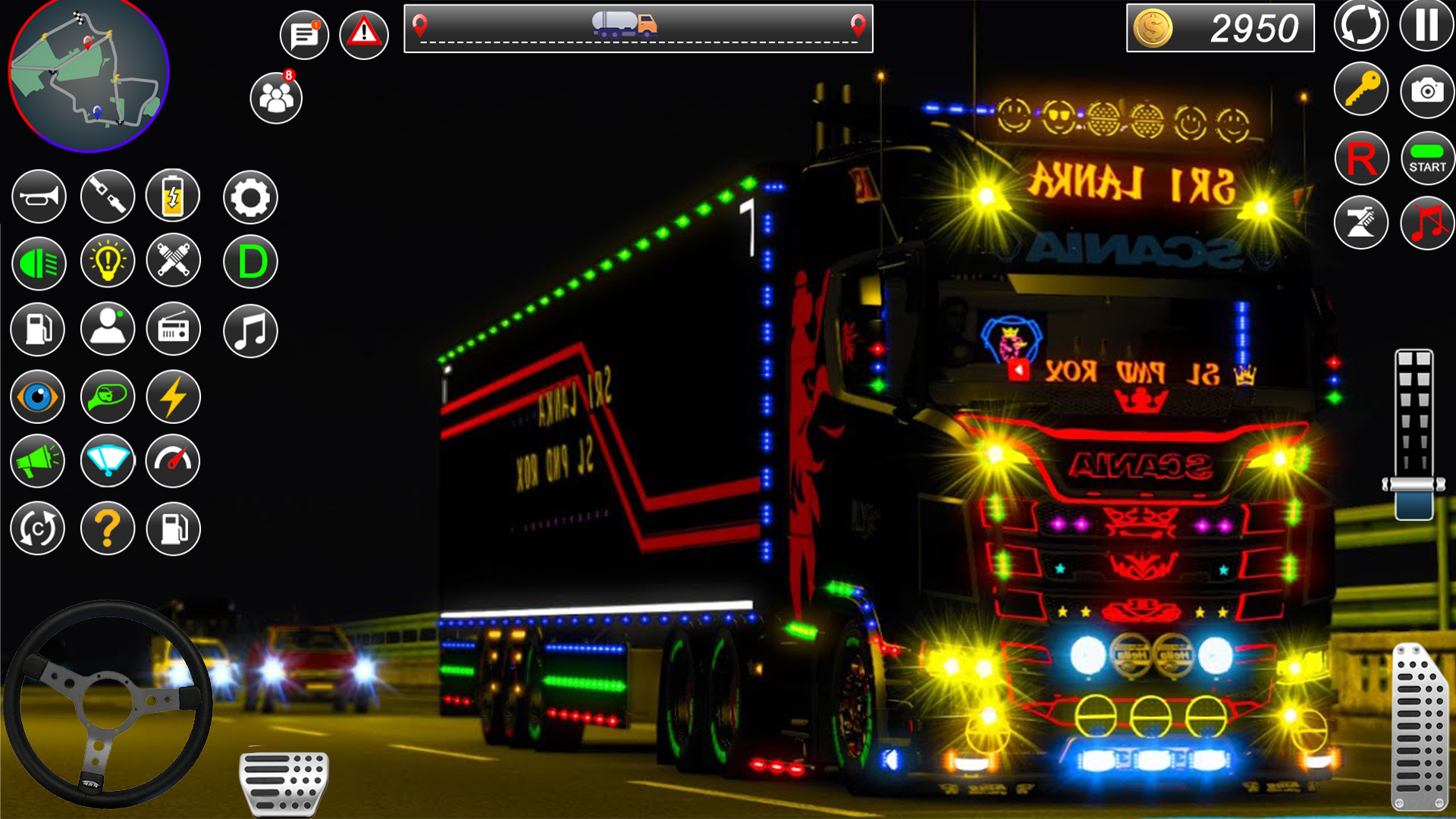Honk the truck horn
The width and height of the screenshot is (1456, 819).
click(38, 196)
